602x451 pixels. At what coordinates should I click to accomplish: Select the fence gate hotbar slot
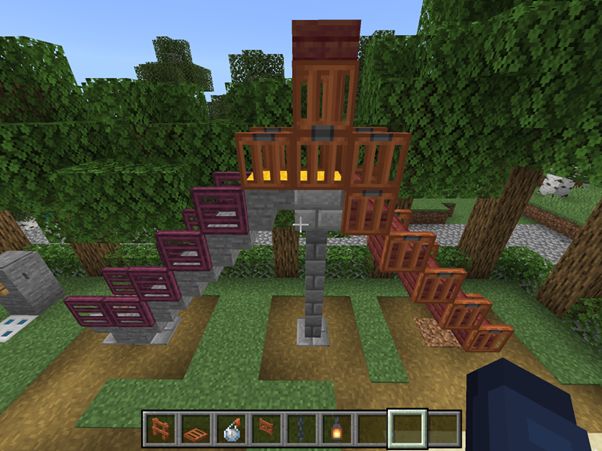[266, 428]
